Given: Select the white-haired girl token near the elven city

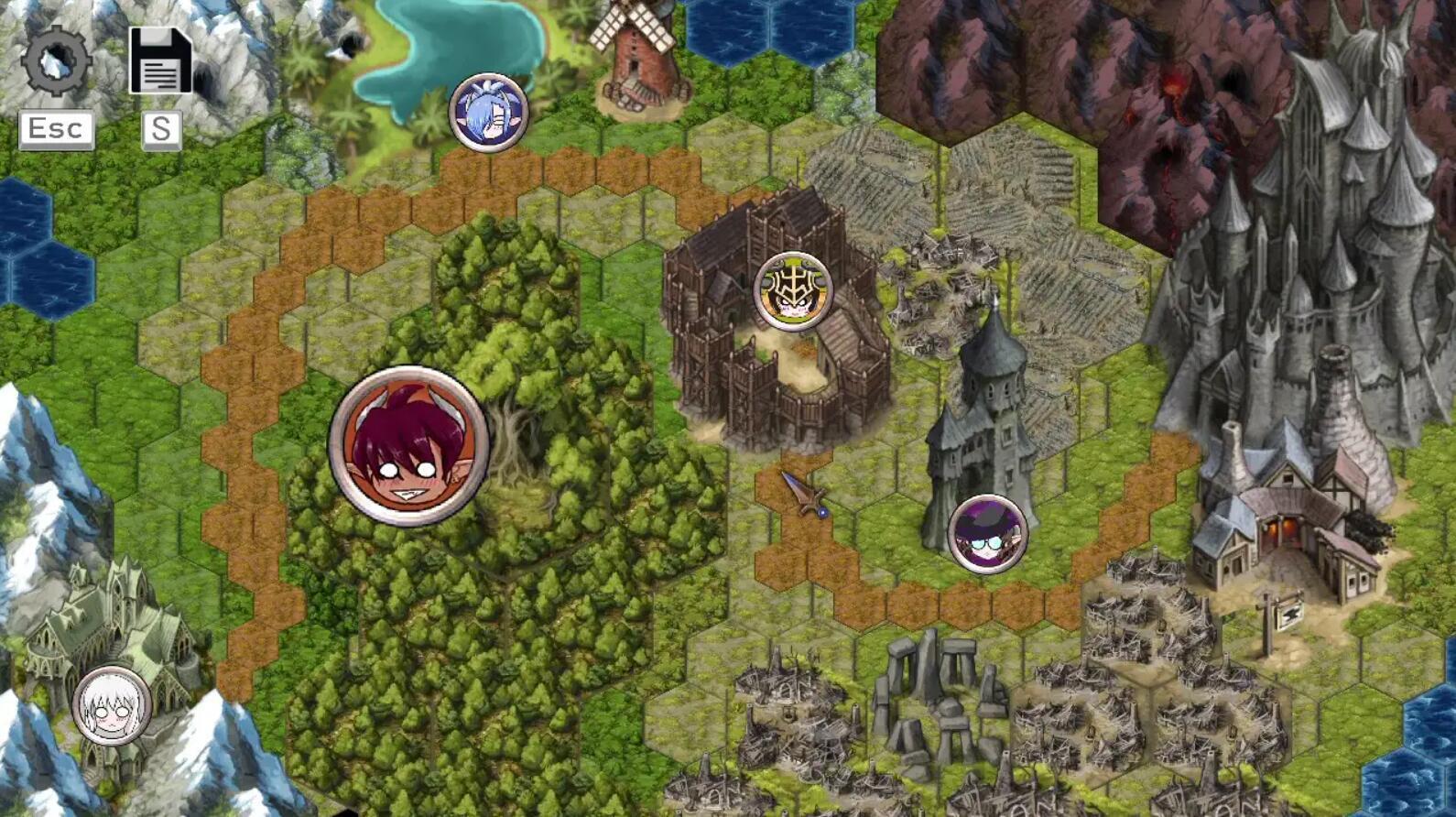Looking at the screenshot, I should (x=110, y=706).
